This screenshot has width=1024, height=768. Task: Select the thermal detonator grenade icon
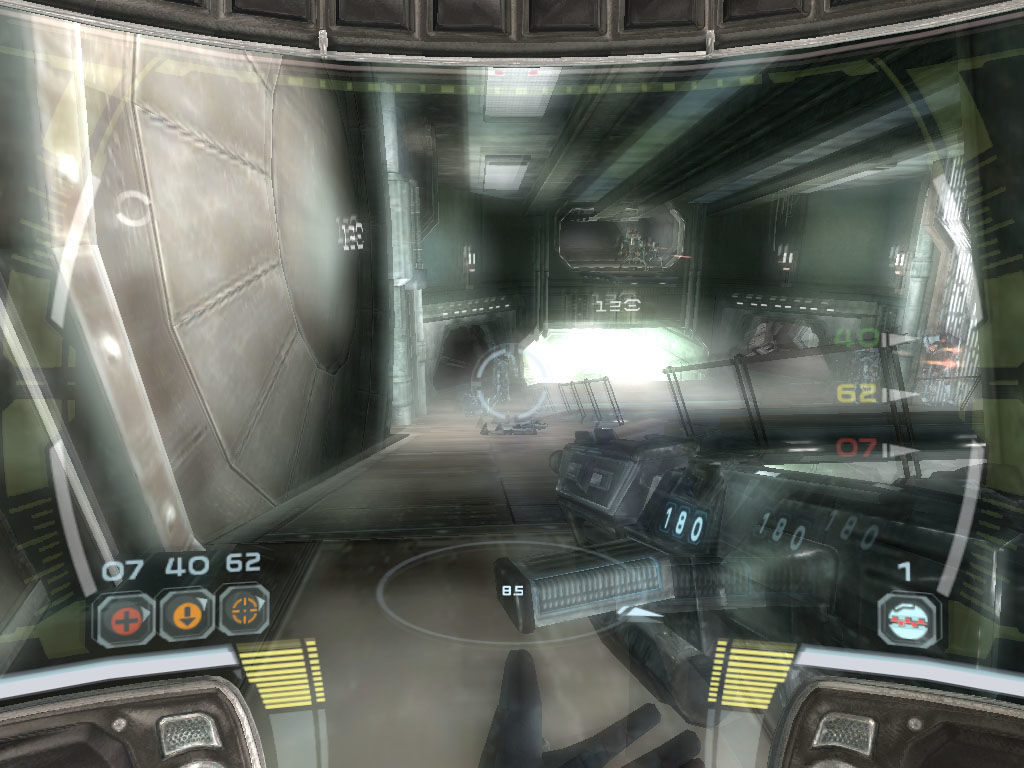pos(909,620)
